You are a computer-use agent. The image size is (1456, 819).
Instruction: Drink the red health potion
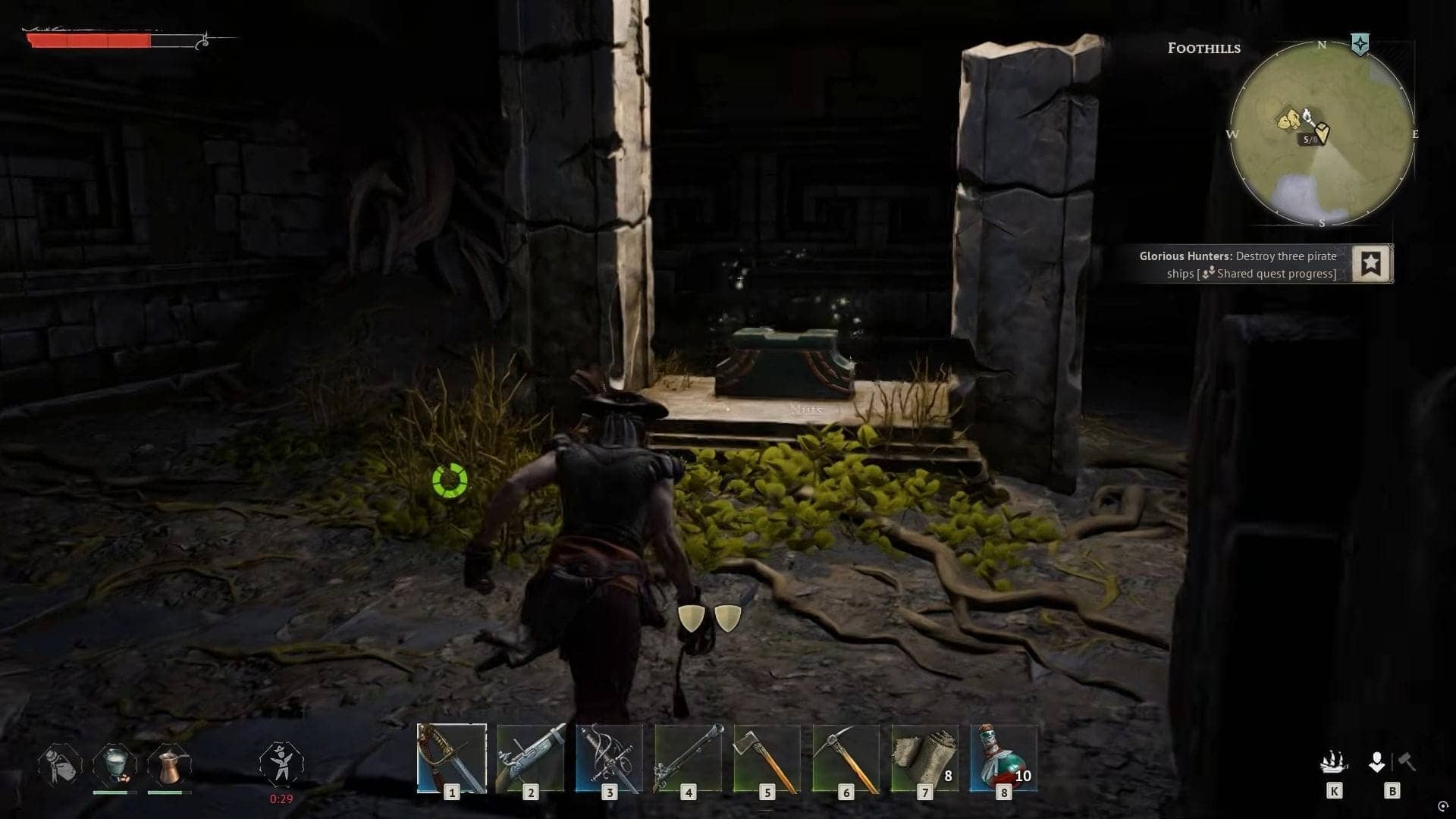click(1003, 758)
